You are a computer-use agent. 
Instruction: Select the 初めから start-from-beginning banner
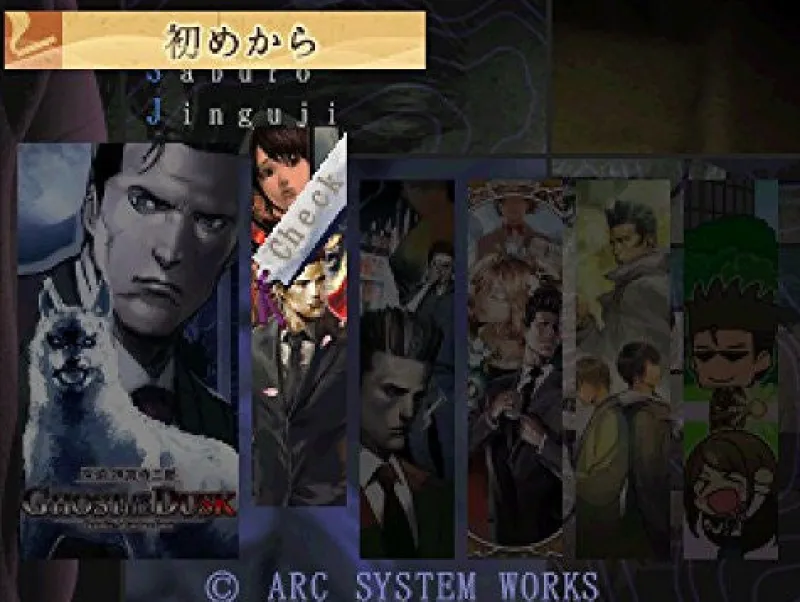coord(215,41)
